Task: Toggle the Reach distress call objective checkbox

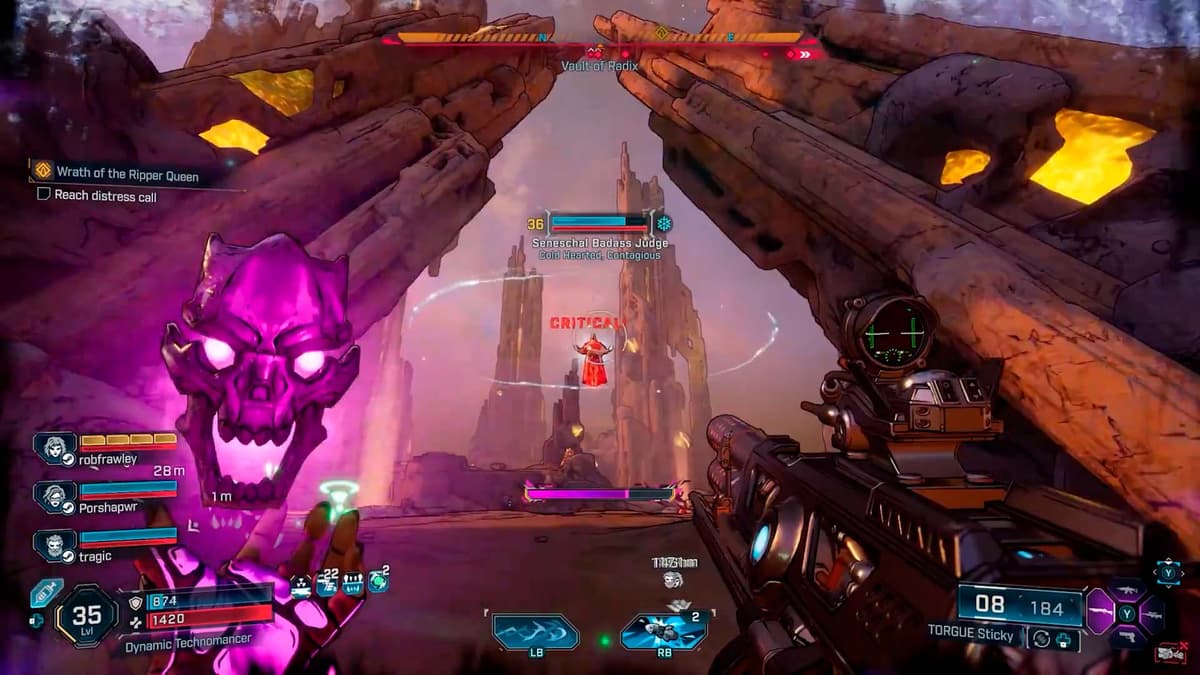Action: [x=43, y=196]
